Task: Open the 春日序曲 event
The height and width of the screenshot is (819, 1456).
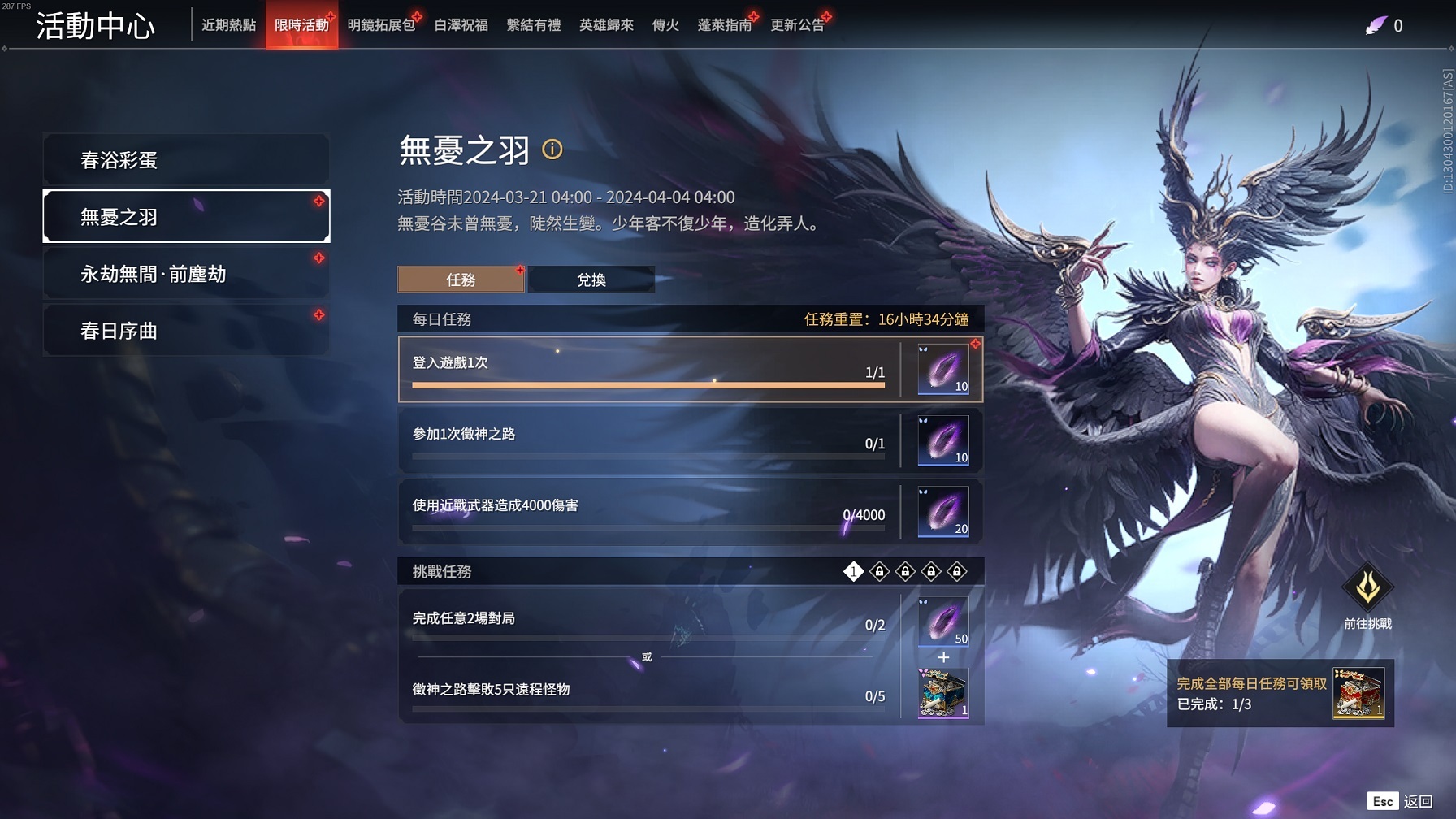Action: click(x=185, y=331)
